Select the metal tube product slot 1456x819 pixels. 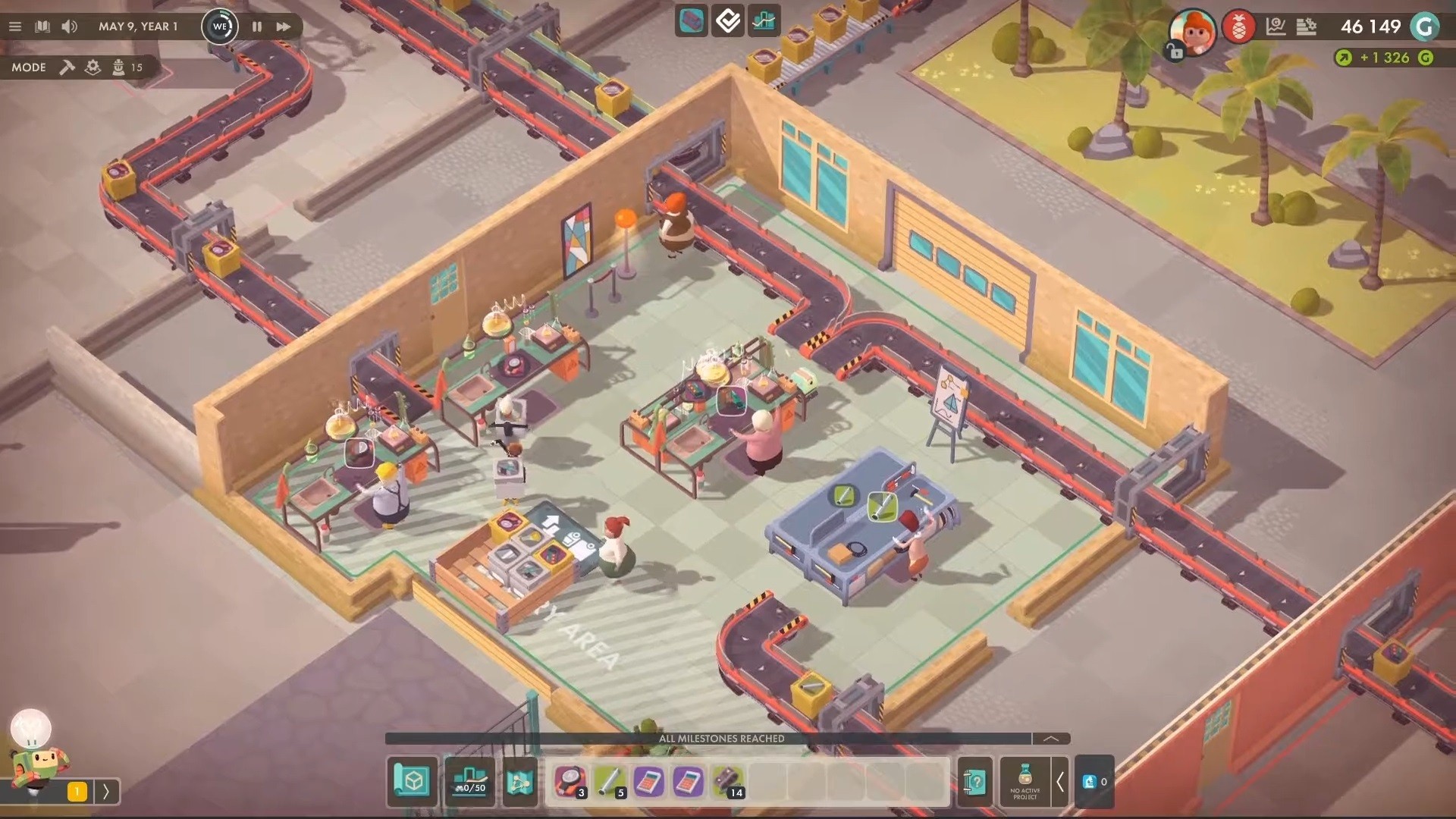(x=610, y=781)
